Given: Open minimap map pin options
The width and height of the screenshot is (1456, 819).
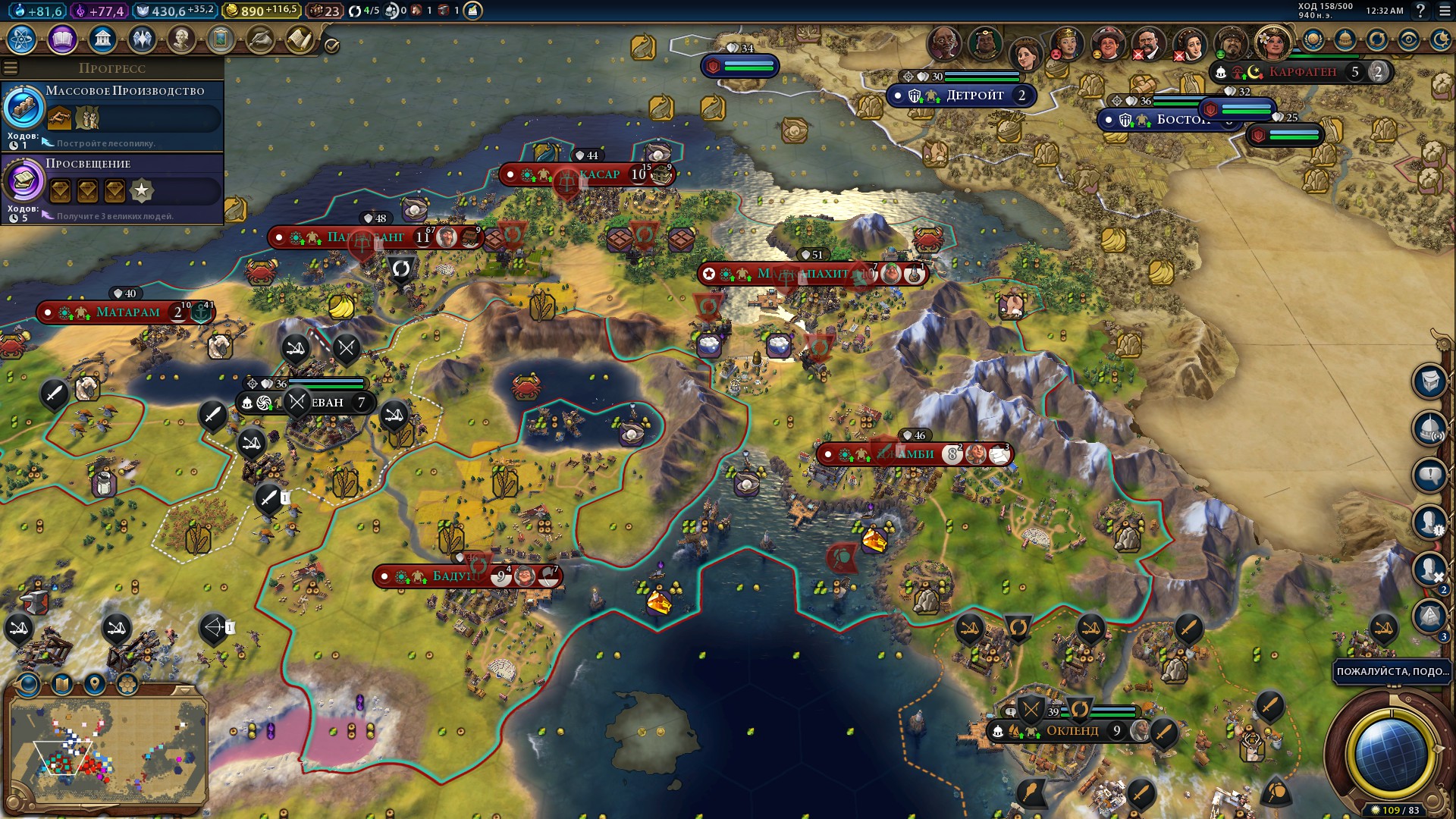Looking at the screenshot, I should pyautogui.click(x=94, y=684).
